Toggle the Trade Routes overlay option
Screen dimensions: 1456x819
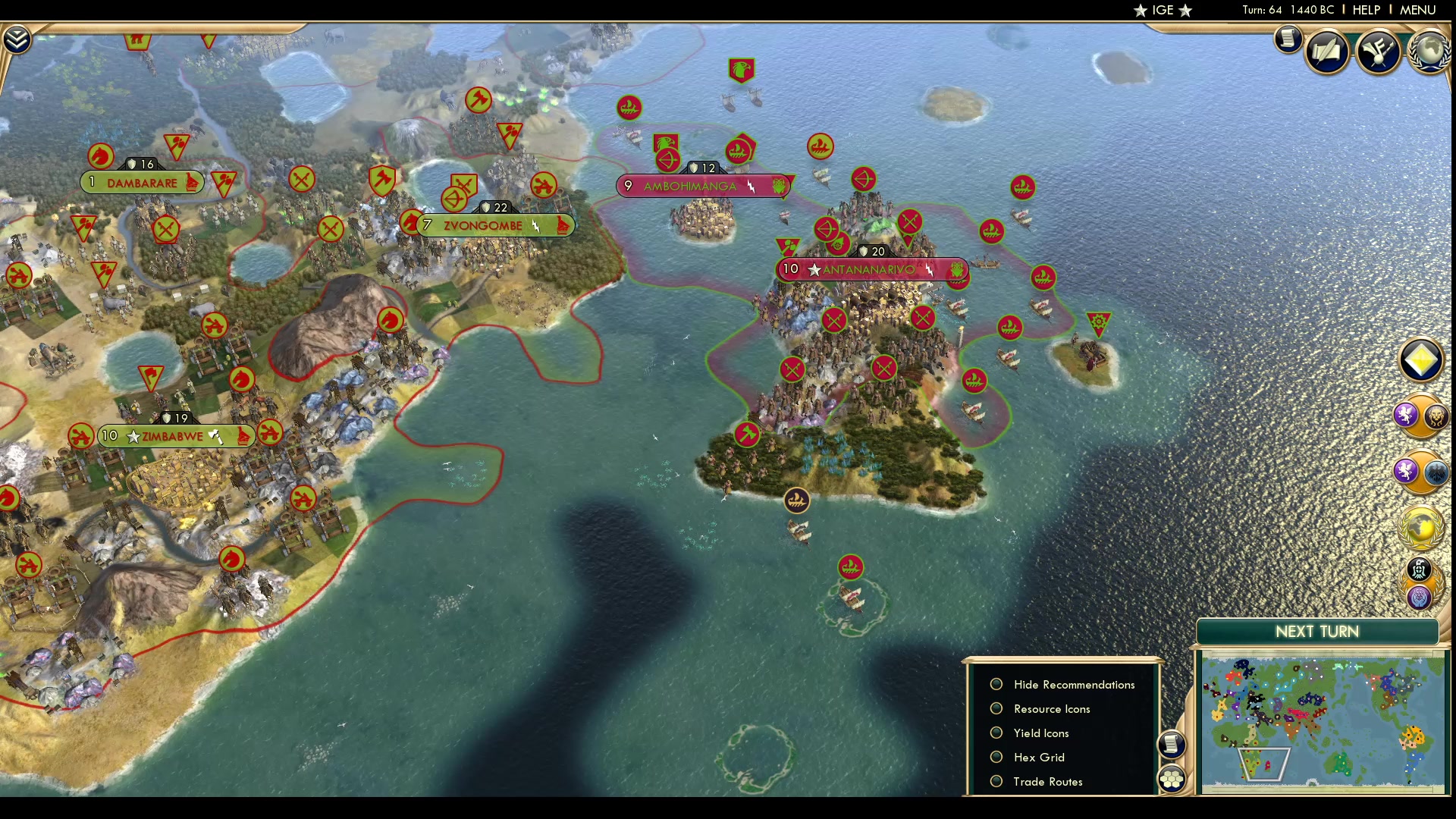click(996, 782)
